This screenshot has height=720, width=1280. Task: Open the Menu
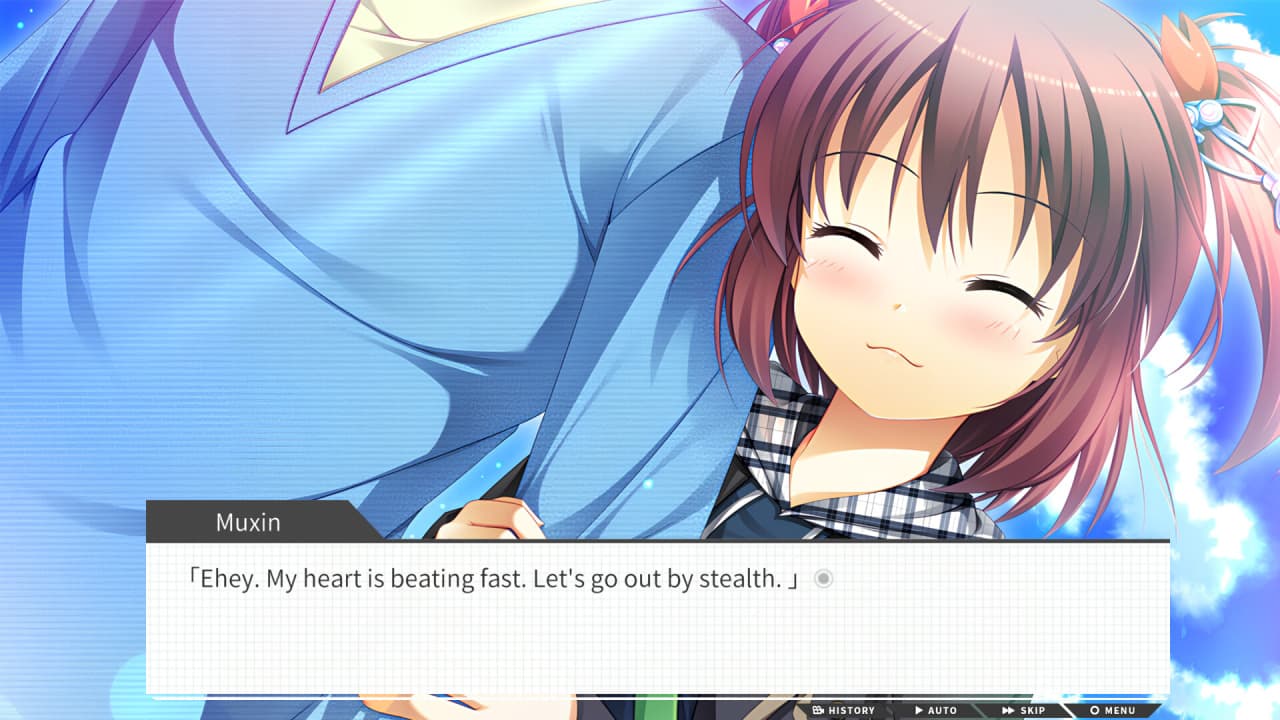(x=1113, y=711)
